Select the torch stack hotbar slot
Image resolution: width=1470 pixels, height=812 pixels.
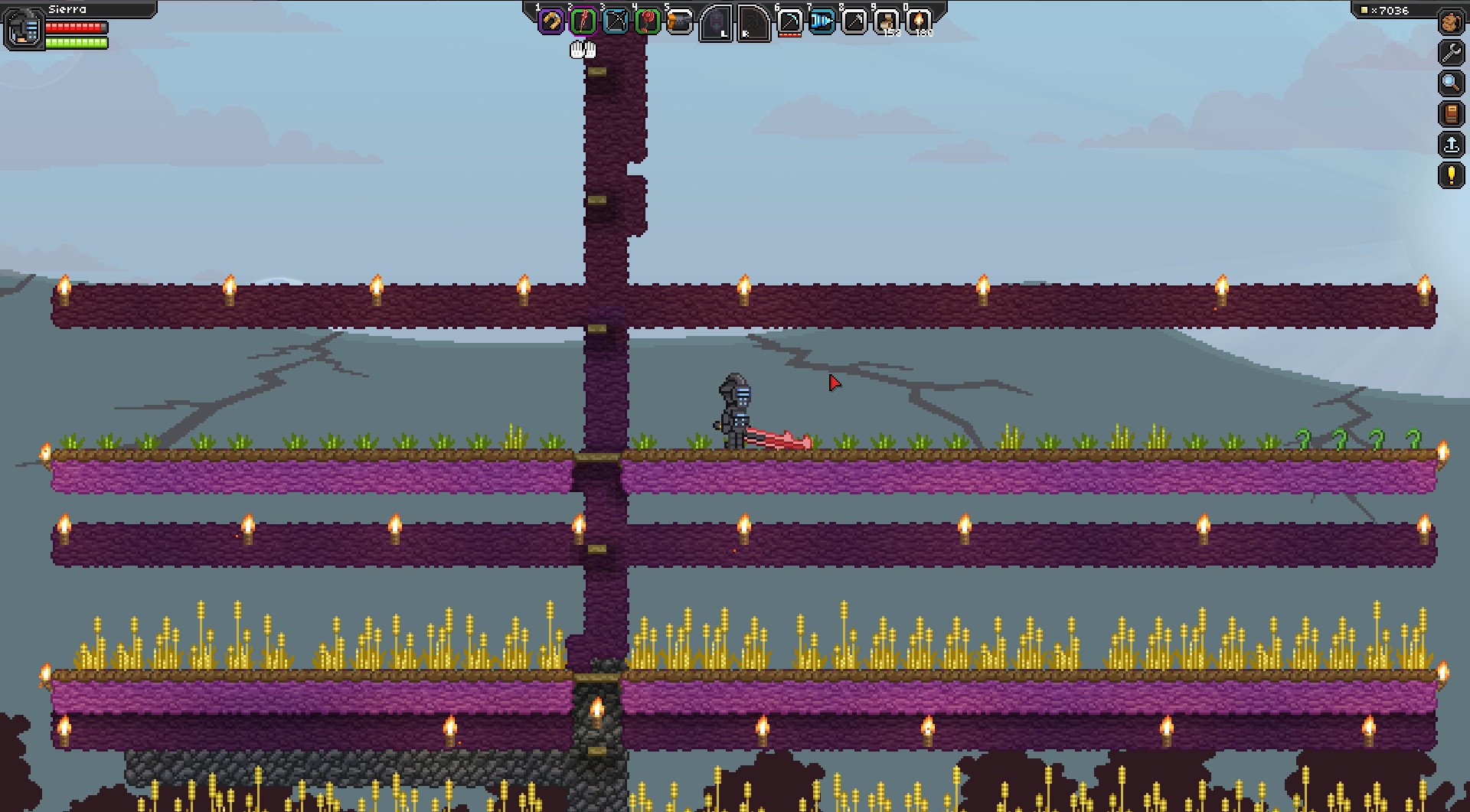919,21
